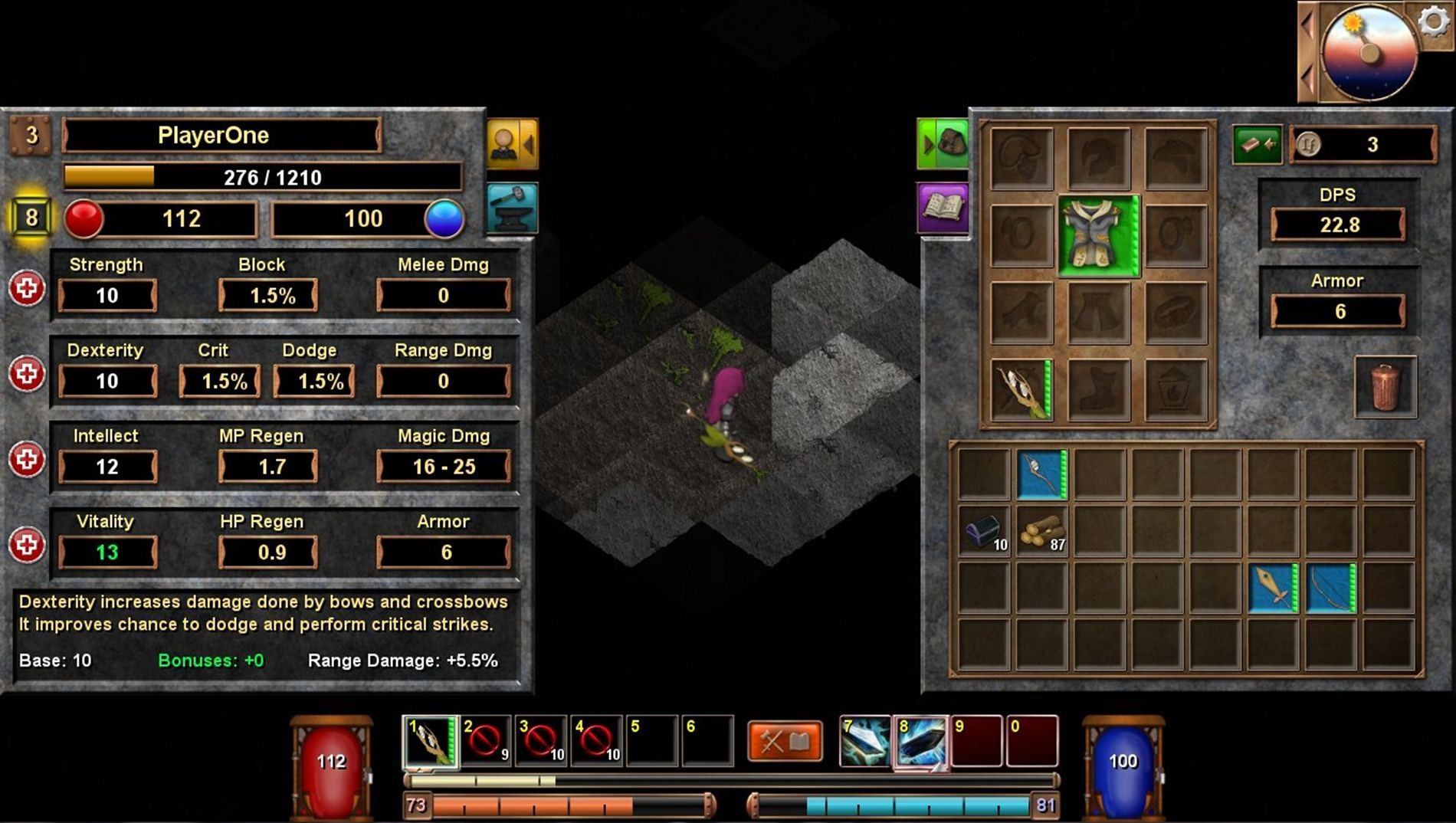
Task: Use hotbar slot 1 weapon
Action: click(430, 741)
